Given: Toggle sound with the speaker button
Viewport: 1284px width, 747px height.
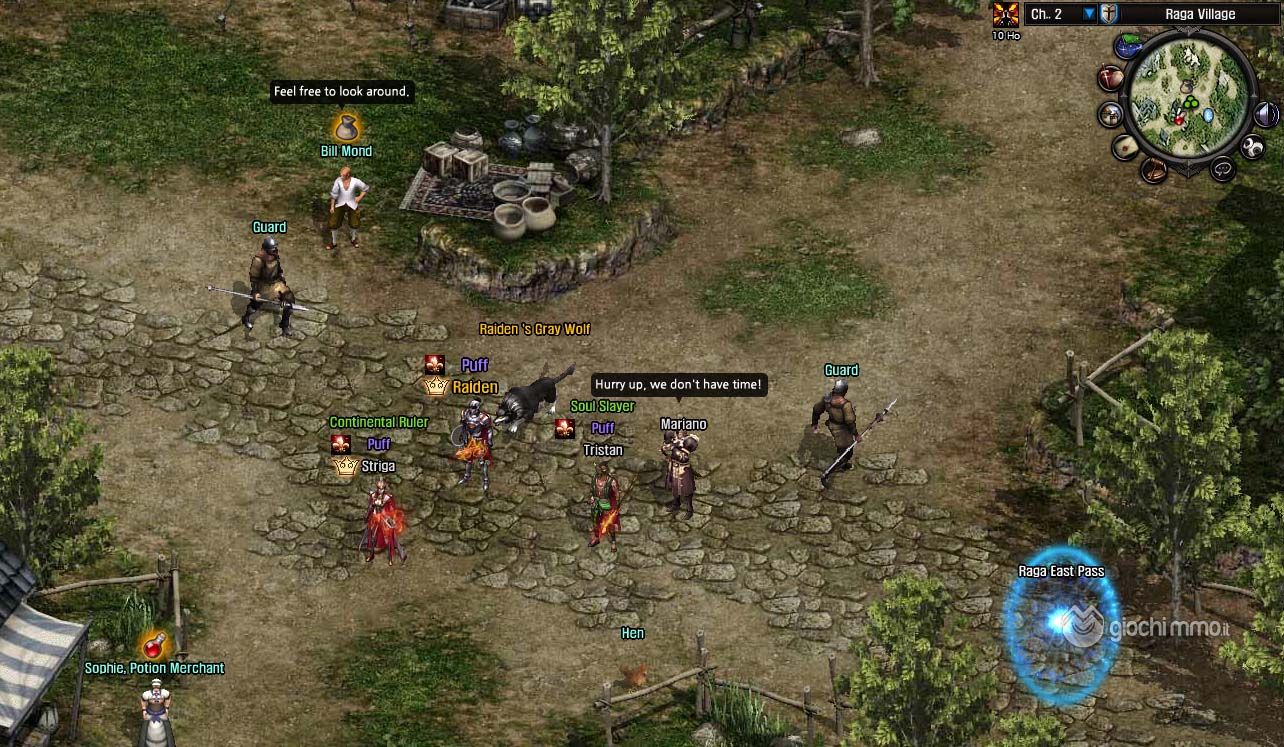Looking at the screenshot, I should pos(1265,113).
